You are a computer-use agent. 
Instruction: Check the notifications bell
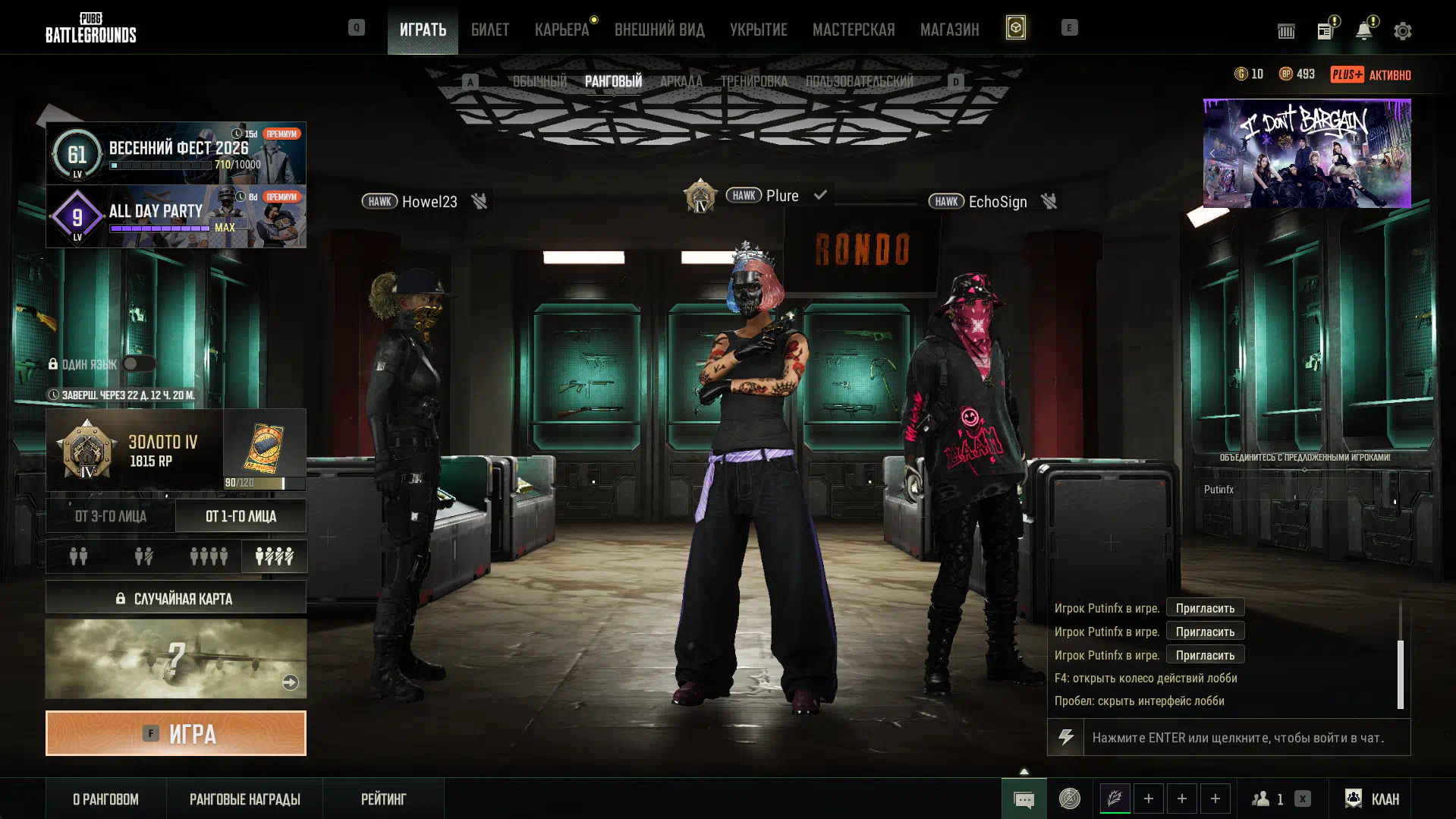pos(1363,31)
